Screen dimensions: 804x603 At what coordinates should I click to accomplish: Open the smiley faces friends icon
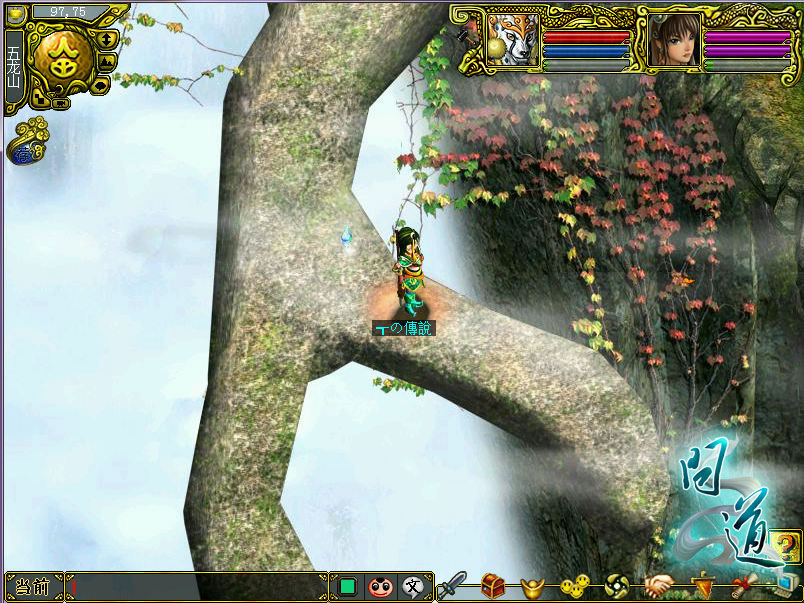pos(573,586)
